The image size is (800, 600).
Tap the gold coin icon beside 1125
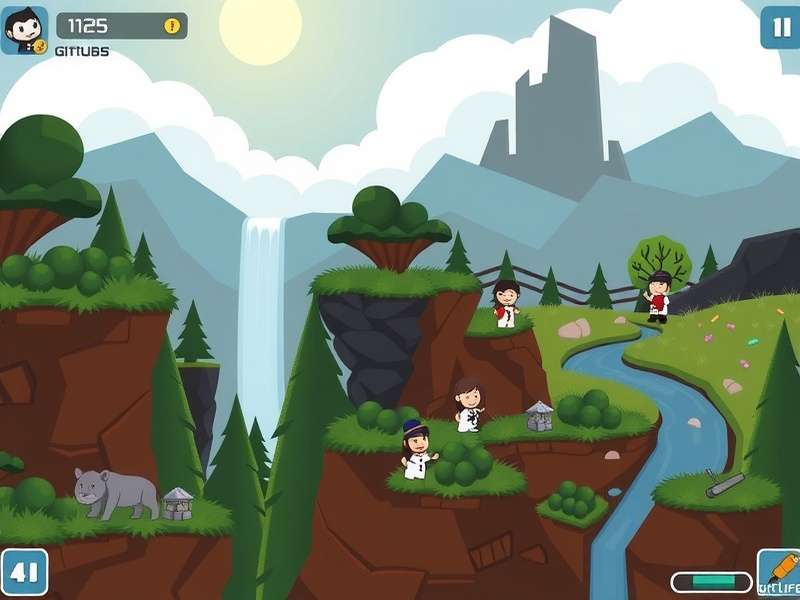click(x=172, y=26)
